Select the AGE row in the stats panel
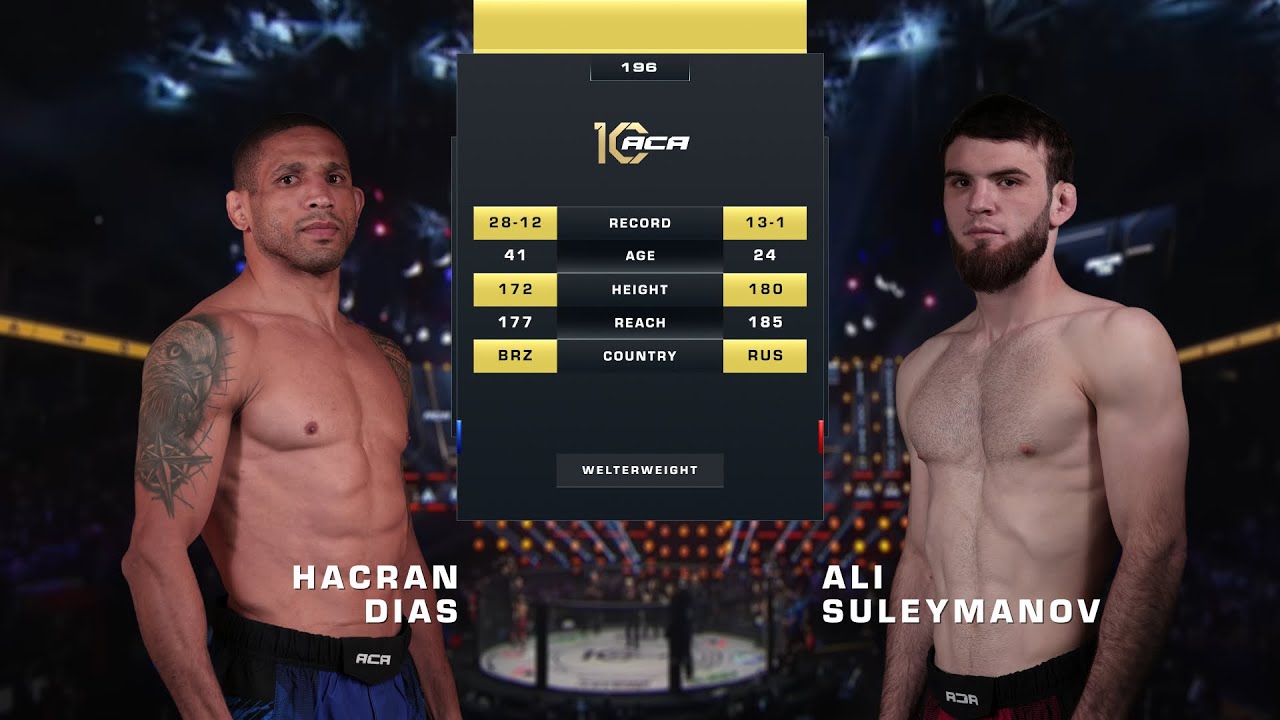 tap(640, 255)
